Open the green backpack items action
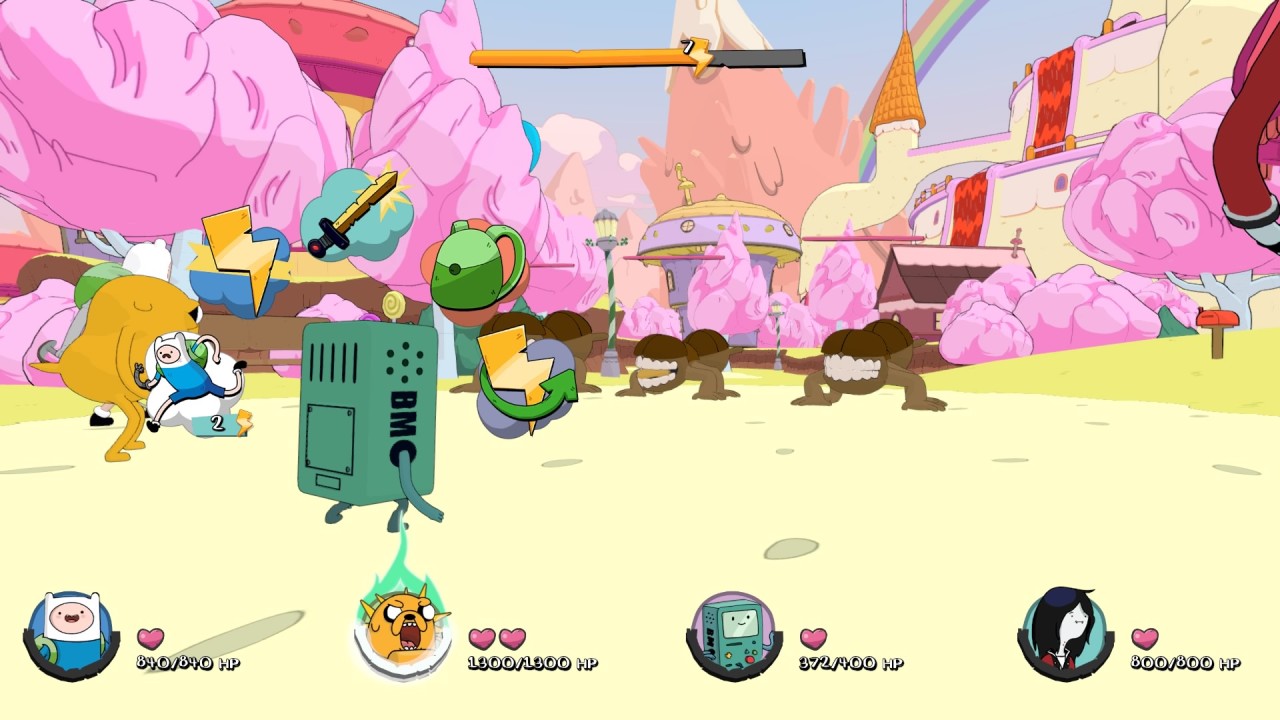 tap(477, 264)
